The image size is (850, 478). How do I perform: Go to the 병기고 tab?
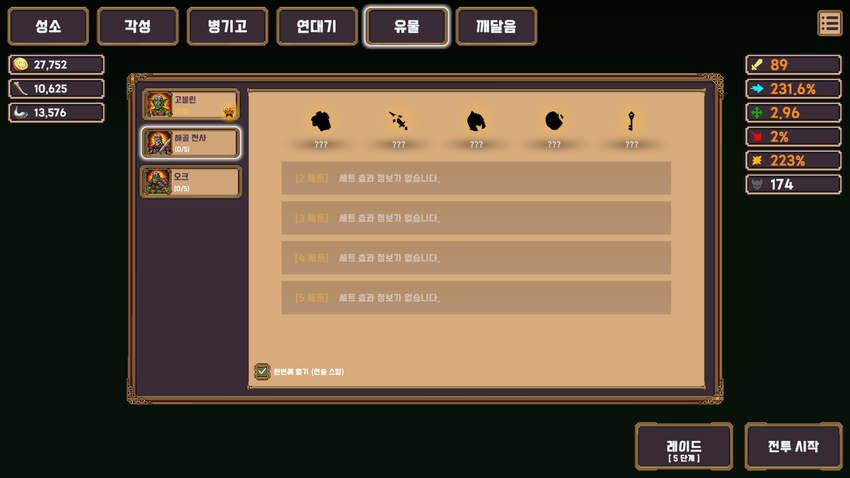(x=227, y=27)
